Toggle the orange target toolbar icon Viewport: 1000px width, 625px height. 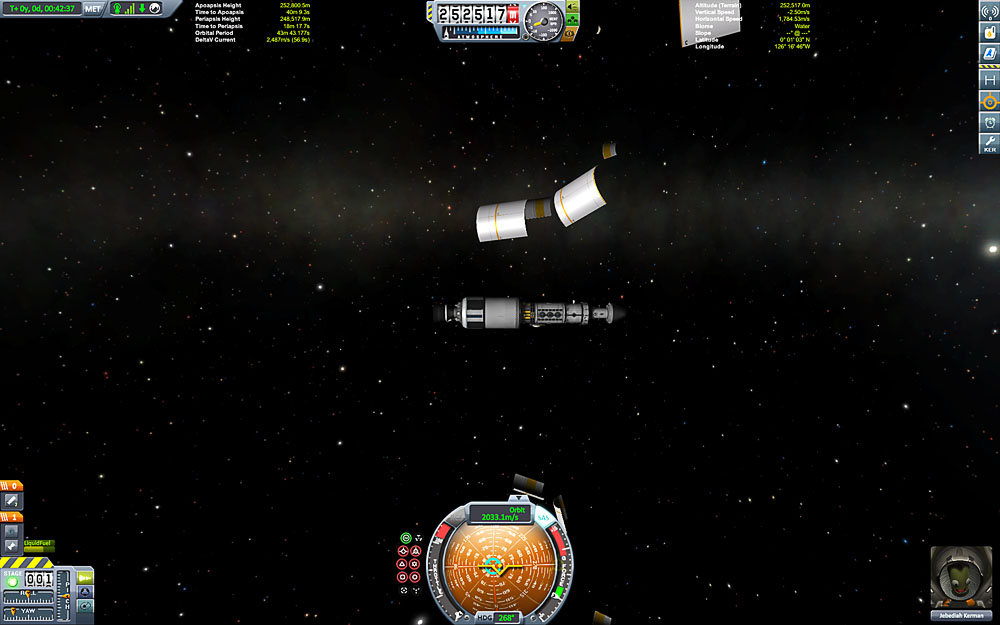tap(989, 101)
